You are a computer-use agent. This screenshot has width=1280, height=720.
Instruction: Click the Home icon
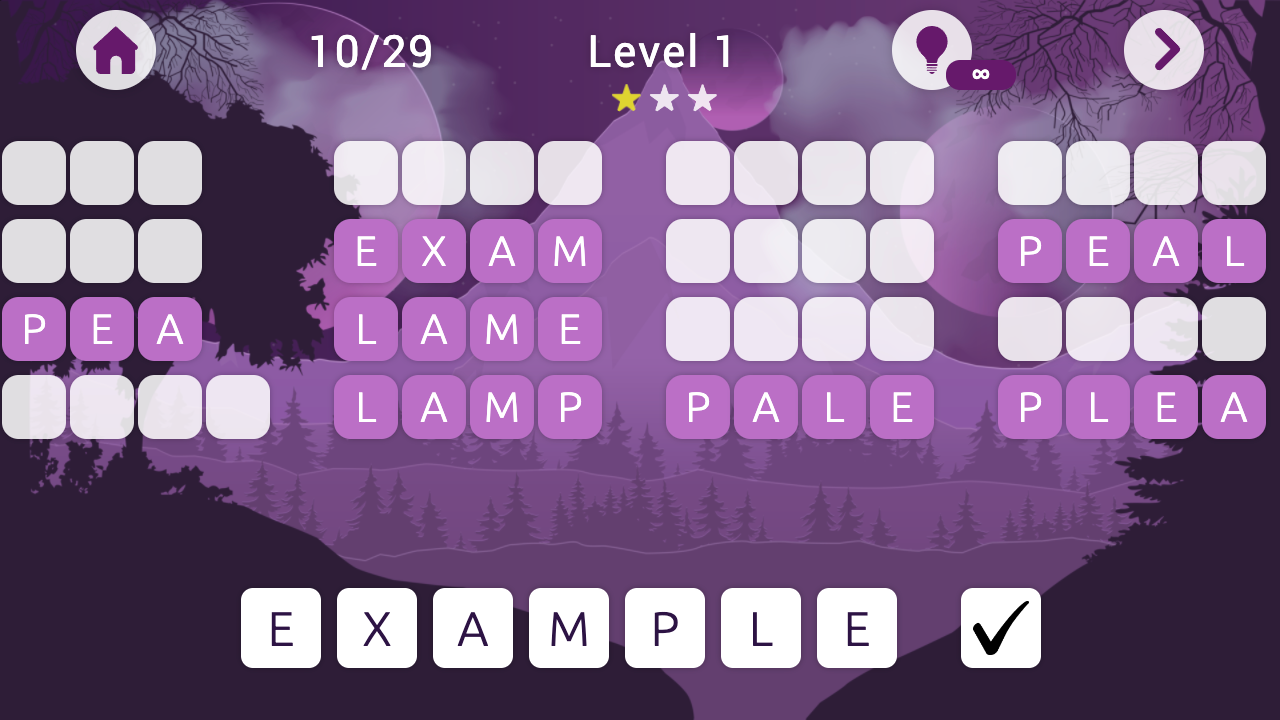(x=114, y=50)
